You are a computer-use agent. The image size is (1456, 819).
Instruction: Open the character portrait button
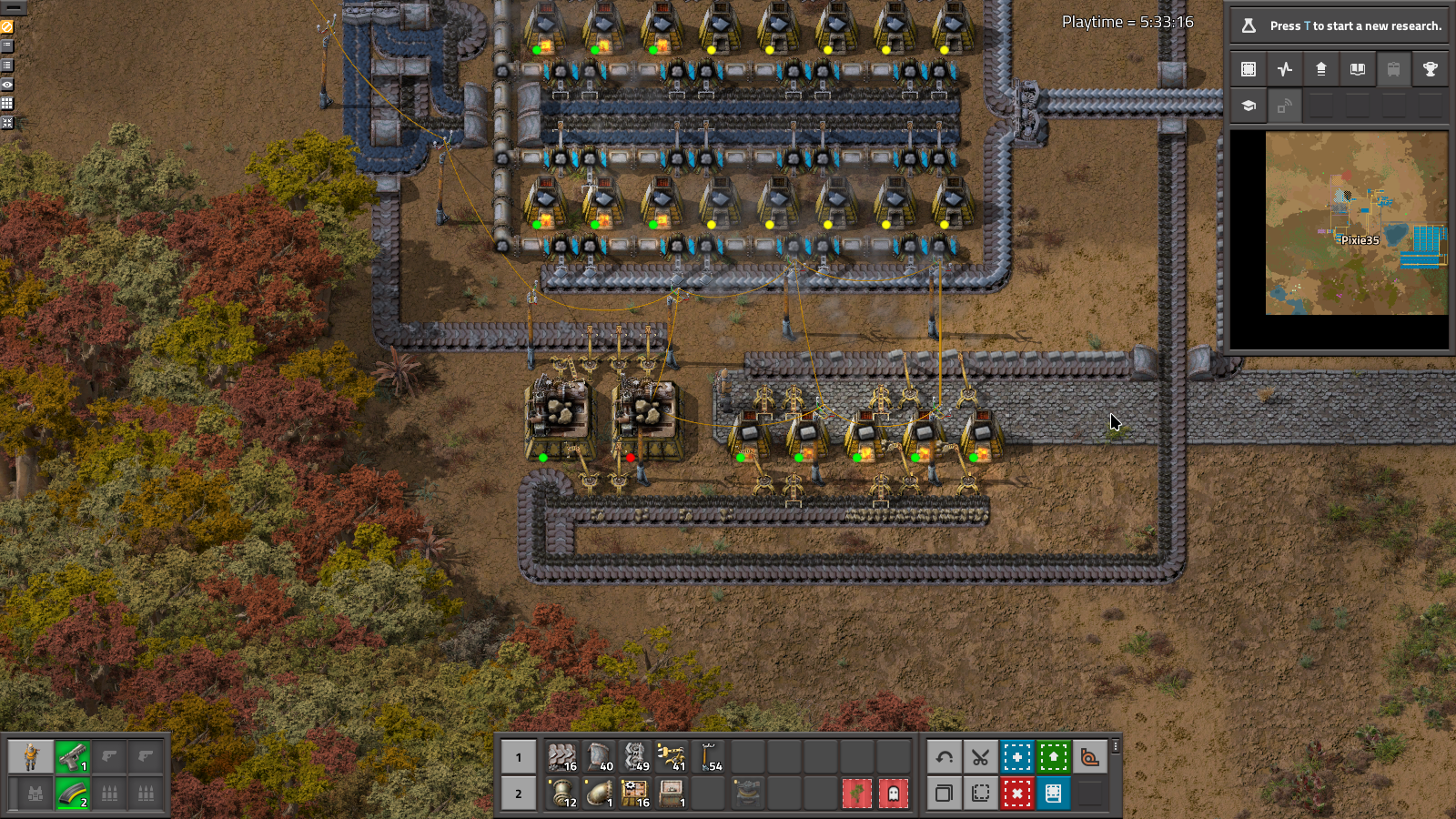[x=31, y=756]
